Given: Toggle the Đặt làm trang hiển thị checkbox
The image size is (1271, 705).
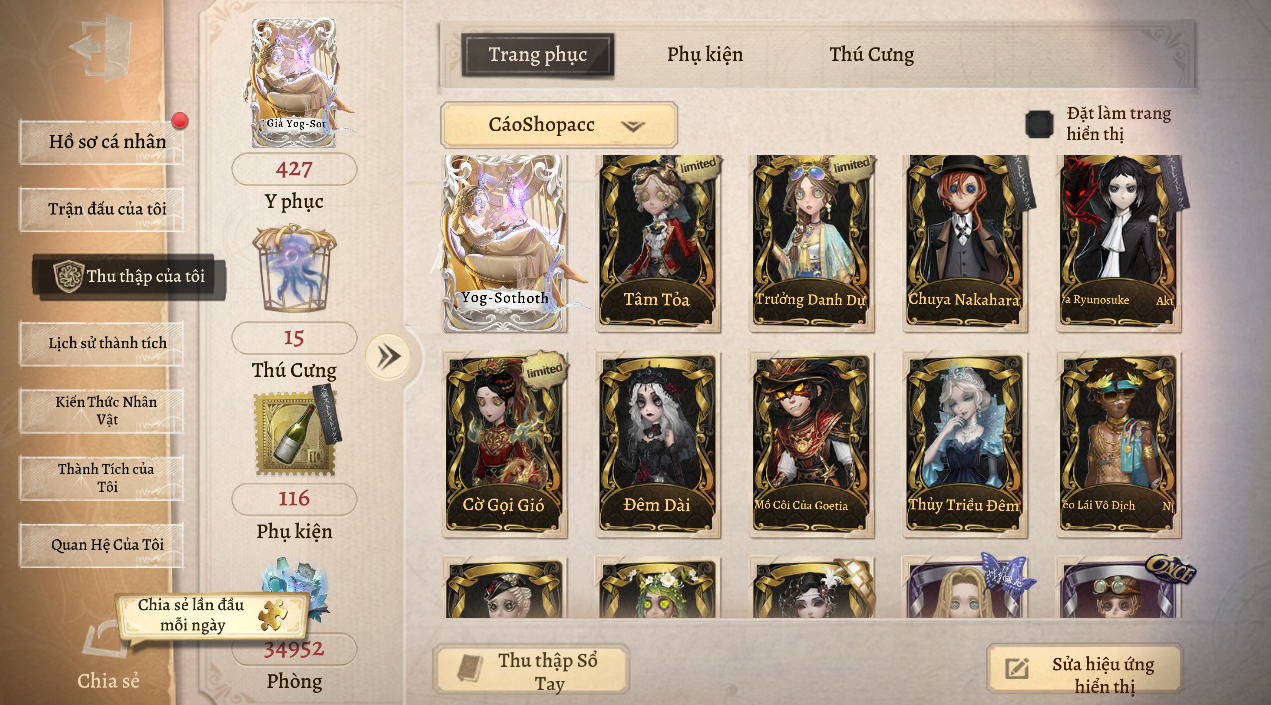Looking at the screenshot, I should tap(1040, 125).
